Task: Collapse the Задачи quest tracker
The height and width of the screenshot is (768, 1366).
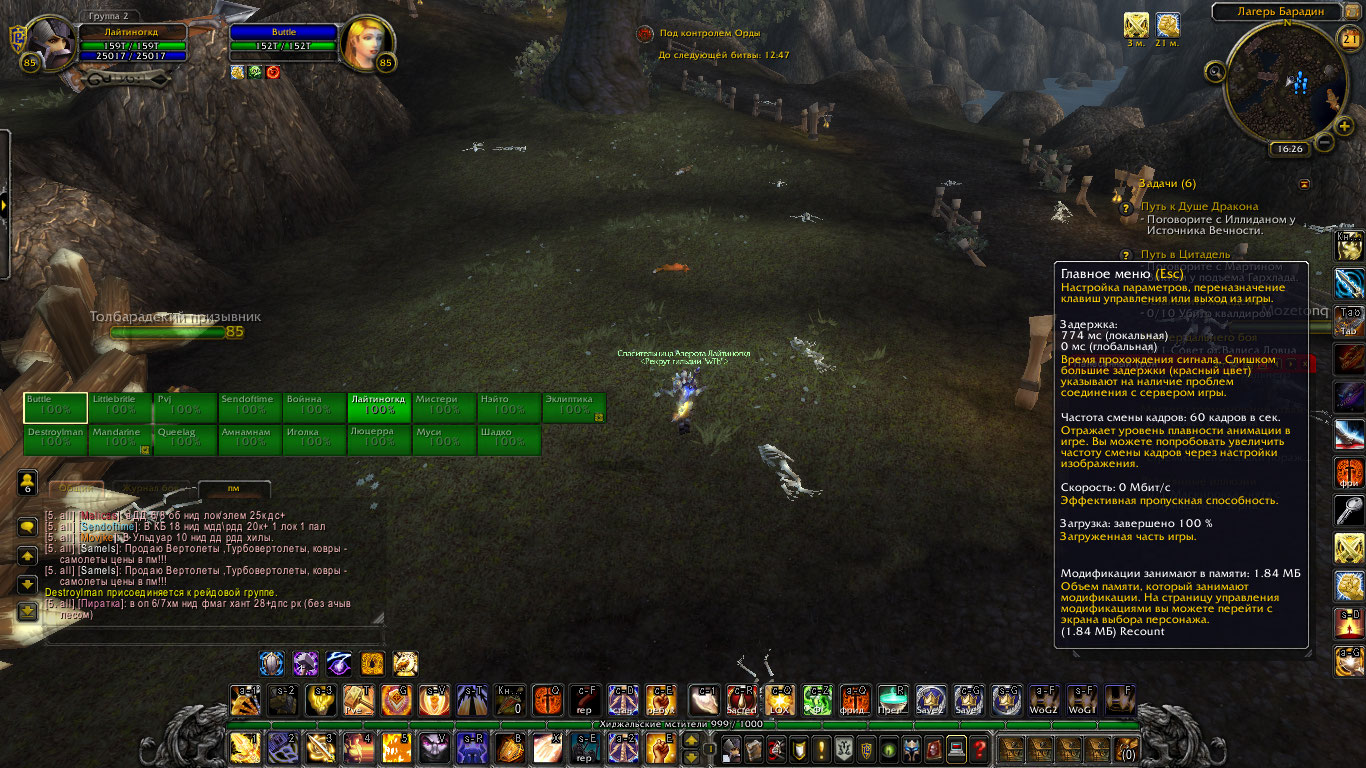Action: click(1304, 184)
